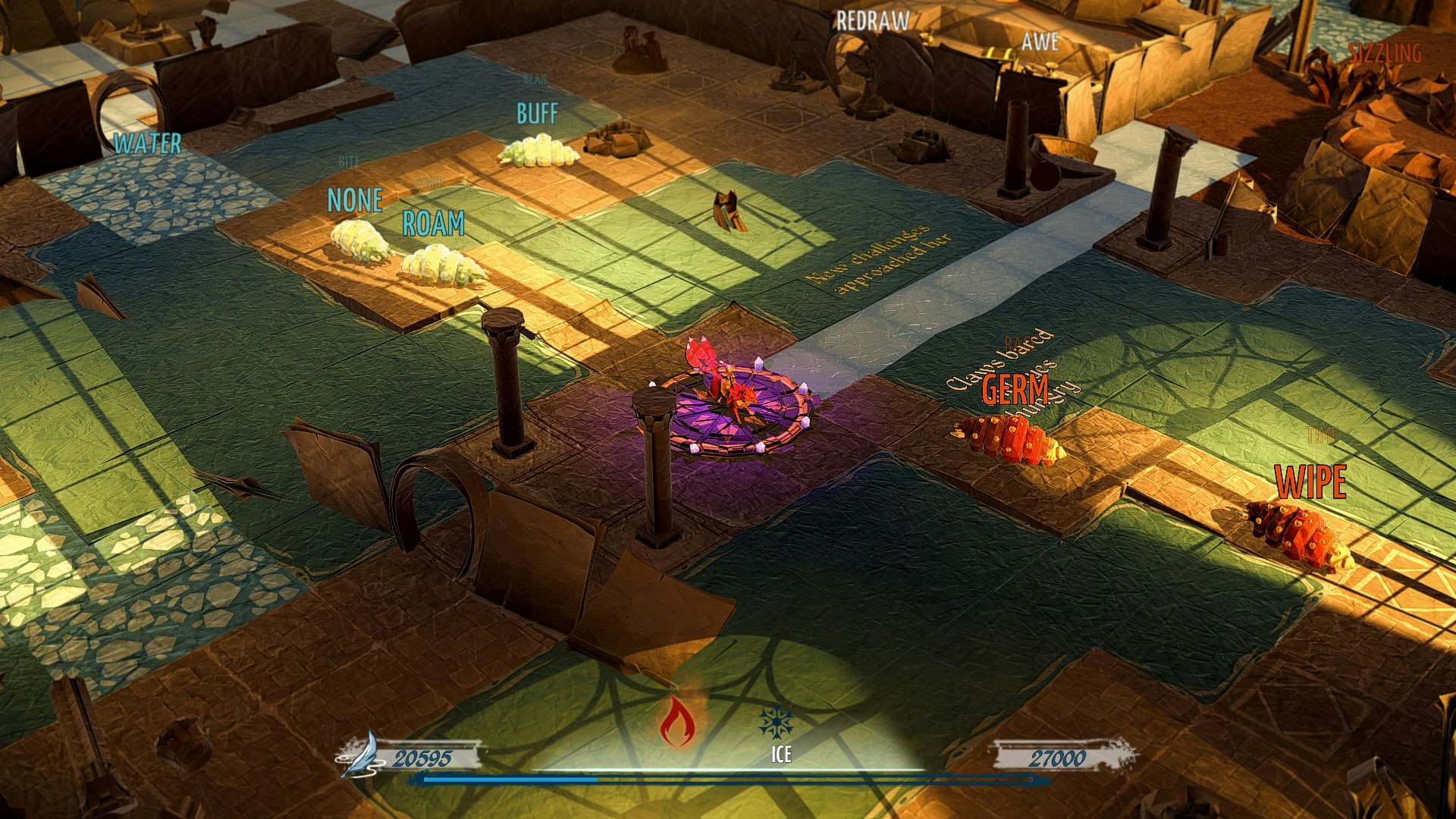Screen dimensions: 1456x819
Task: Expand the word NONE above the larva
Action: click(353, 201)
